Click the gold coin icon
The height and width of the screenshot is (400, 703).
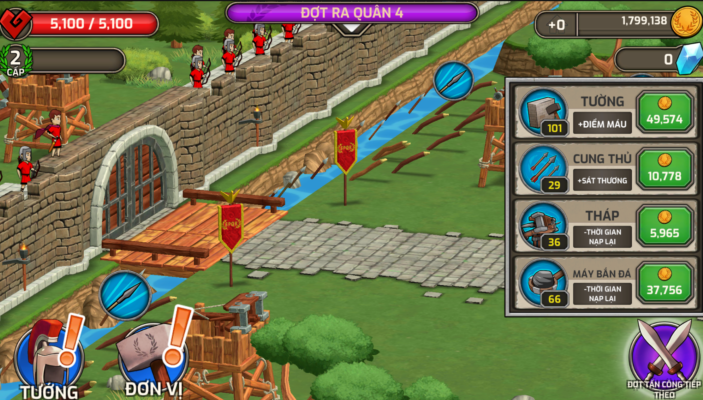coord(686,21)
